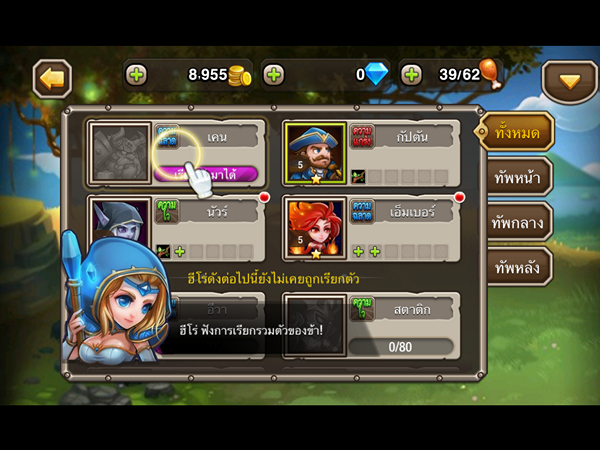Click the กัปตัน pirate portrait

coord(315,152)
